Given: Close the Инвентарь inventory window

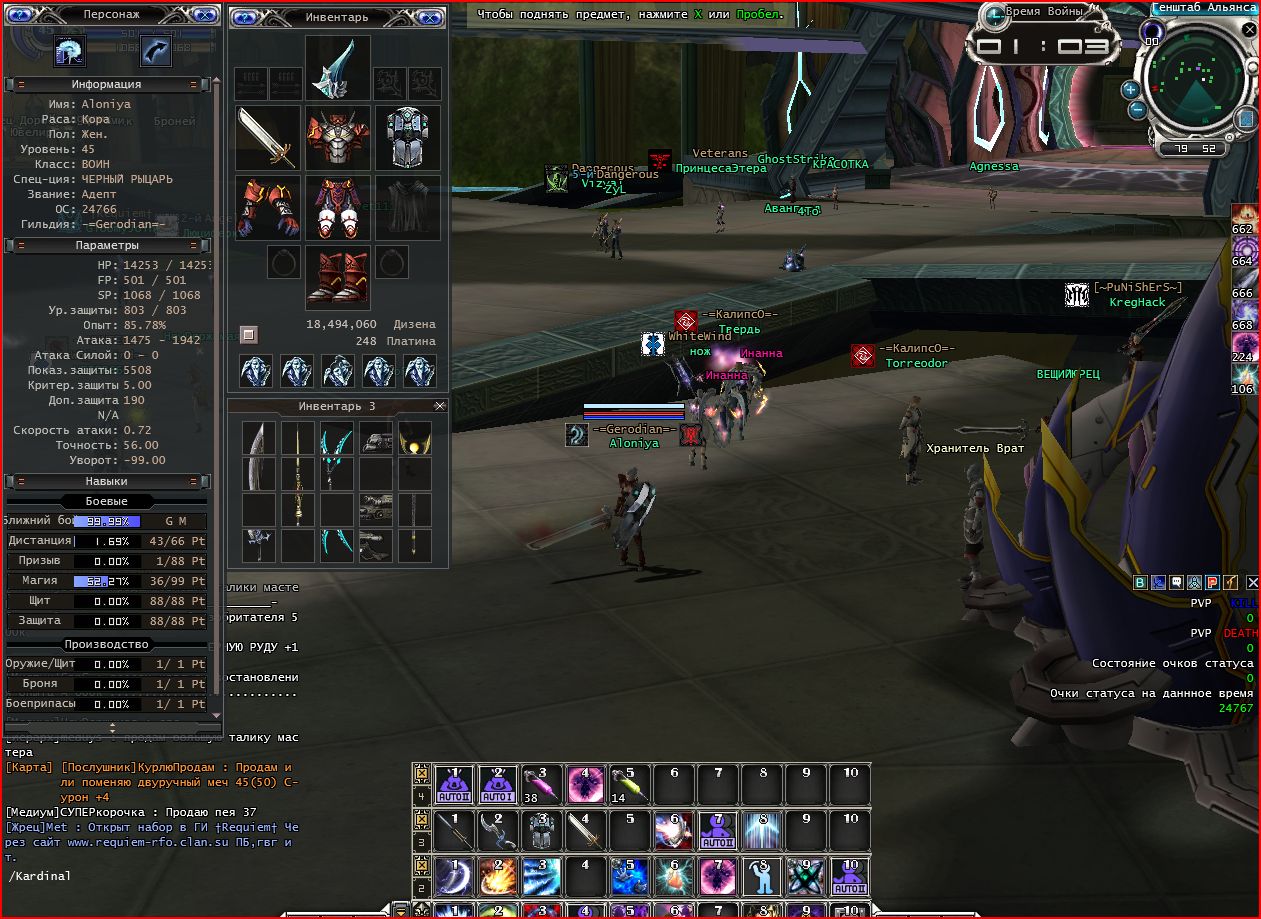Looking at the screenshot, I should [430, 17].
